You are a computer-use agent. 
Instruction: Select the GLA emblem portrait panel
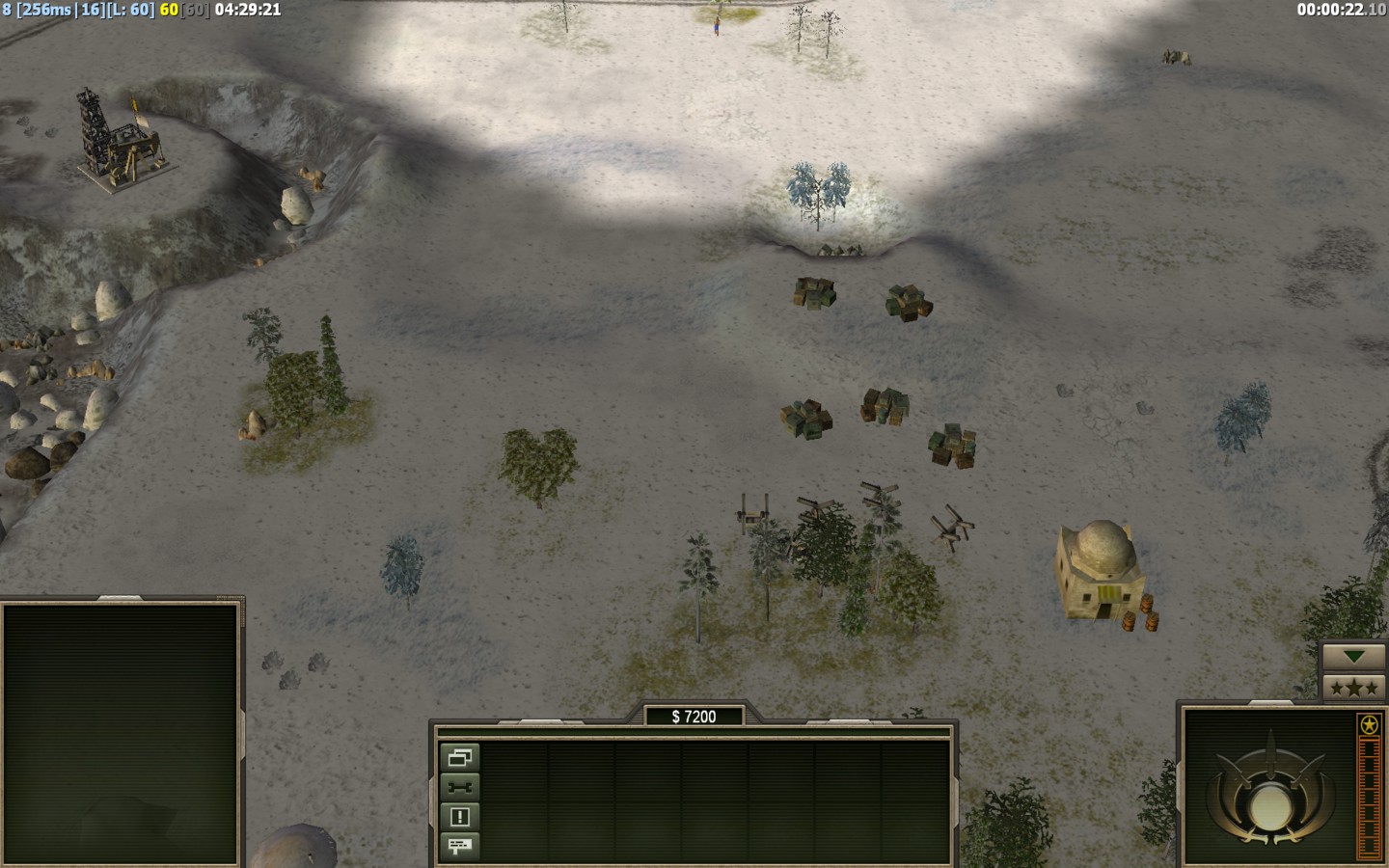(x=1267, y=787)
